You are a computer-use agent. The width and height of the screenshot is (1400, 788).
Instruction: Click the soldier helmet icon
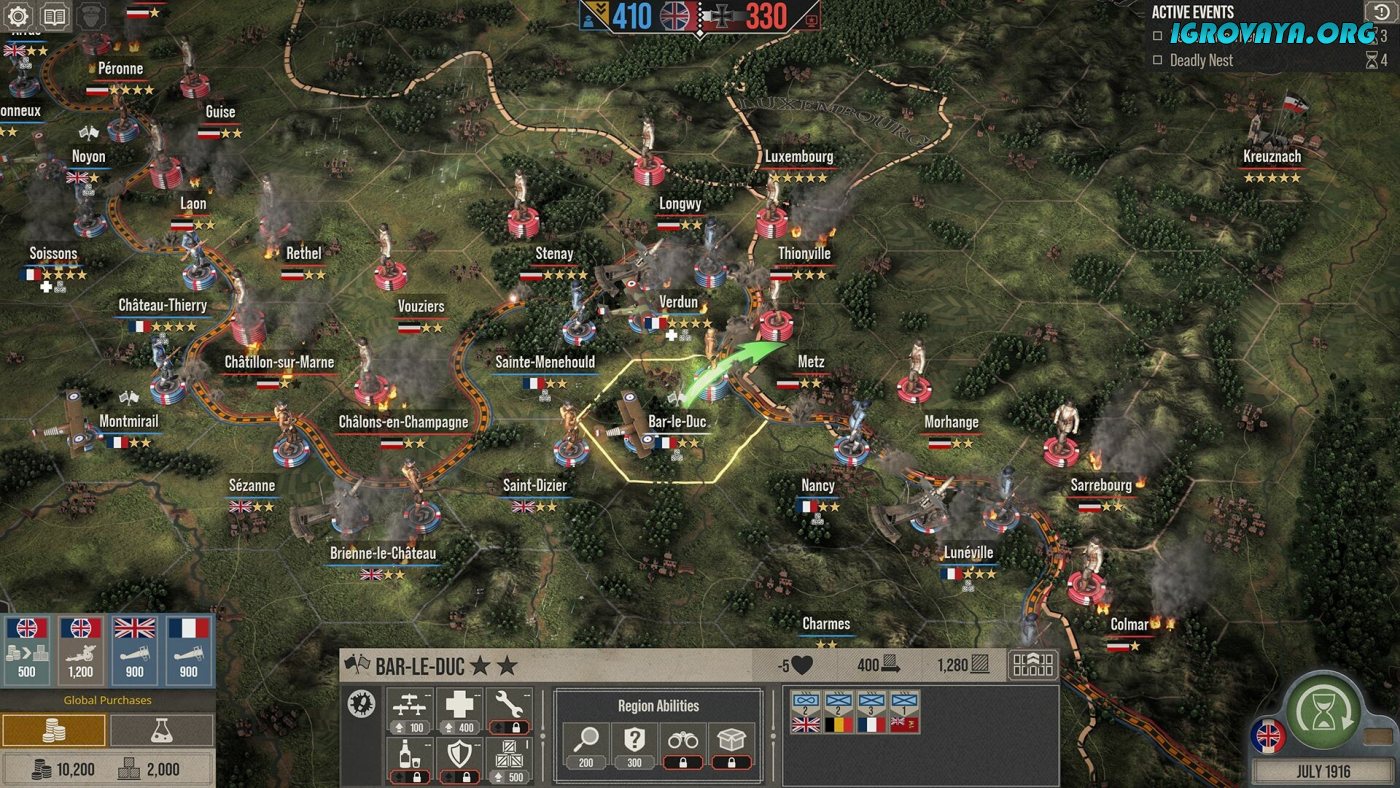coord(90,16)
